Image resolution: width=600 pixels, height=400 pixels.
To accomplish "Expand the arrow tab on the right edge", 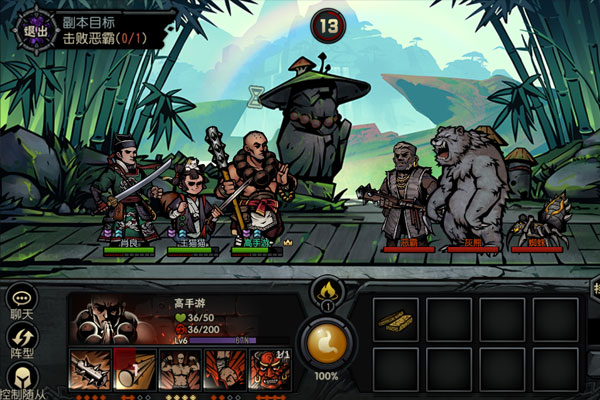I will [595, 292].
